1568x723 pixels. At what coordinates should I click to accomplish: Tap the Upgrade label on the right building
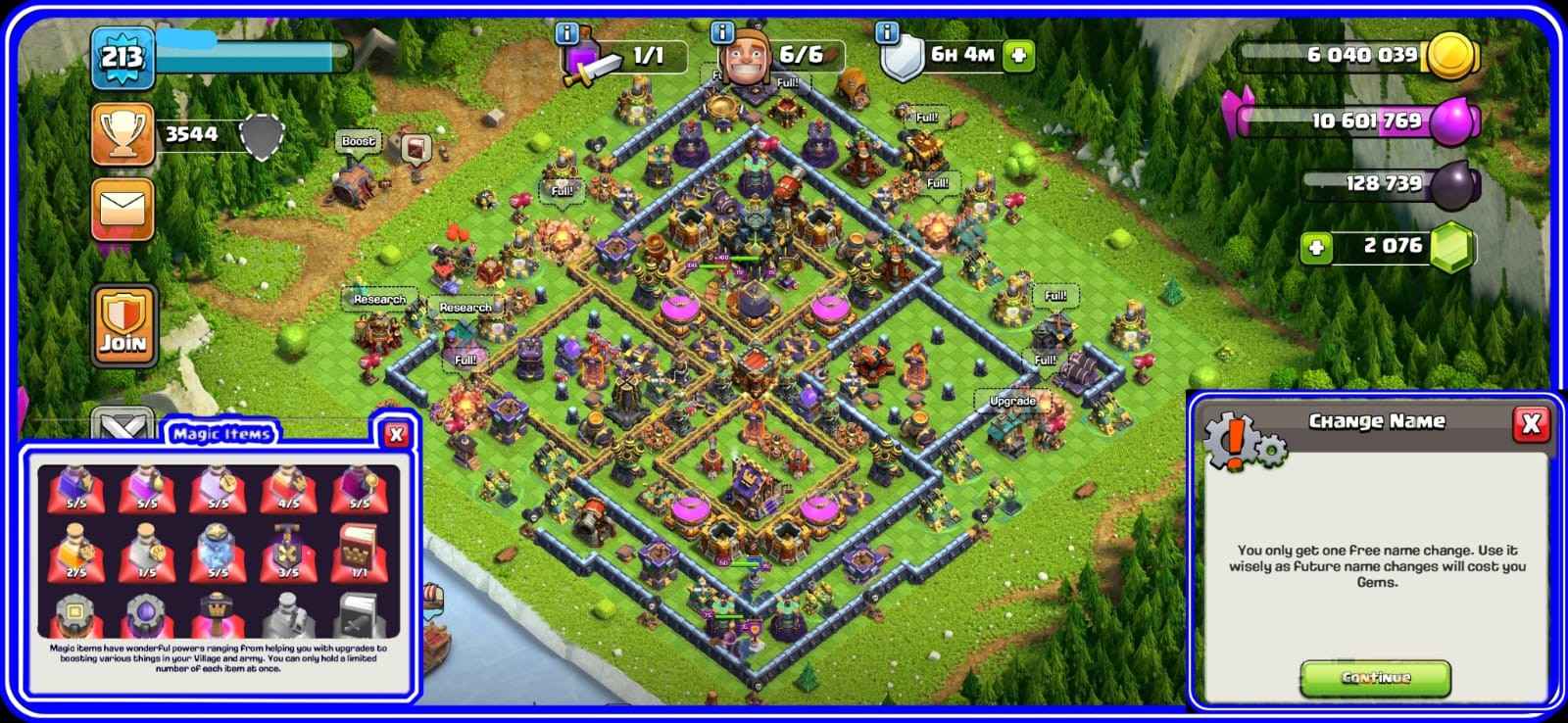click(x=1010, y=401)
